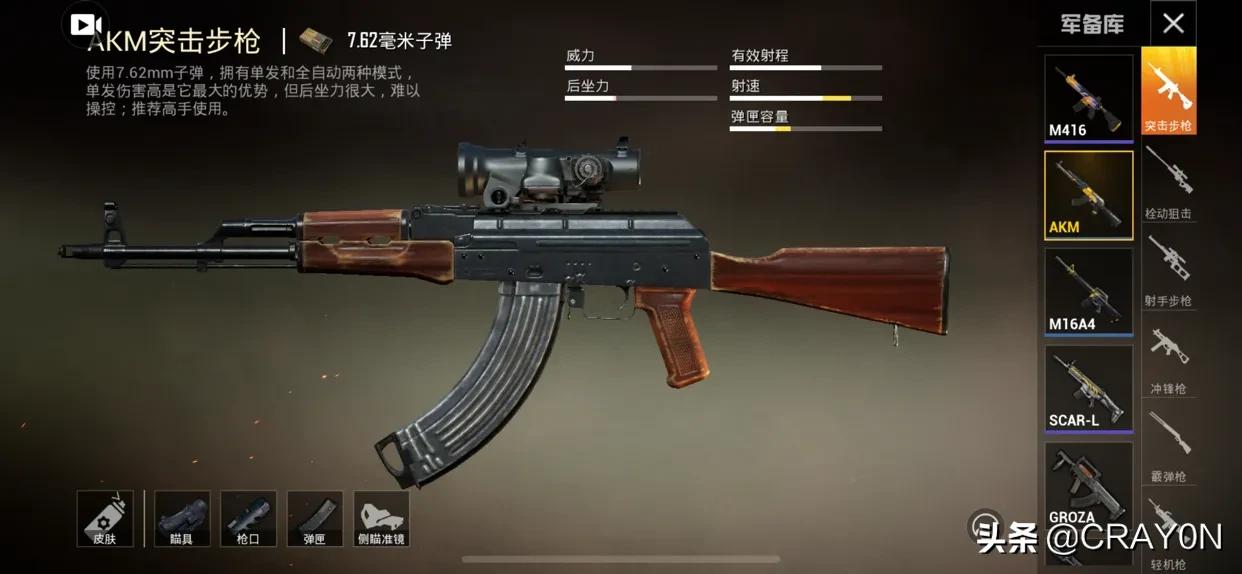Open the 皮肤 skin button
Viewport: 1242px width, 574px height.
click(105, 518)
